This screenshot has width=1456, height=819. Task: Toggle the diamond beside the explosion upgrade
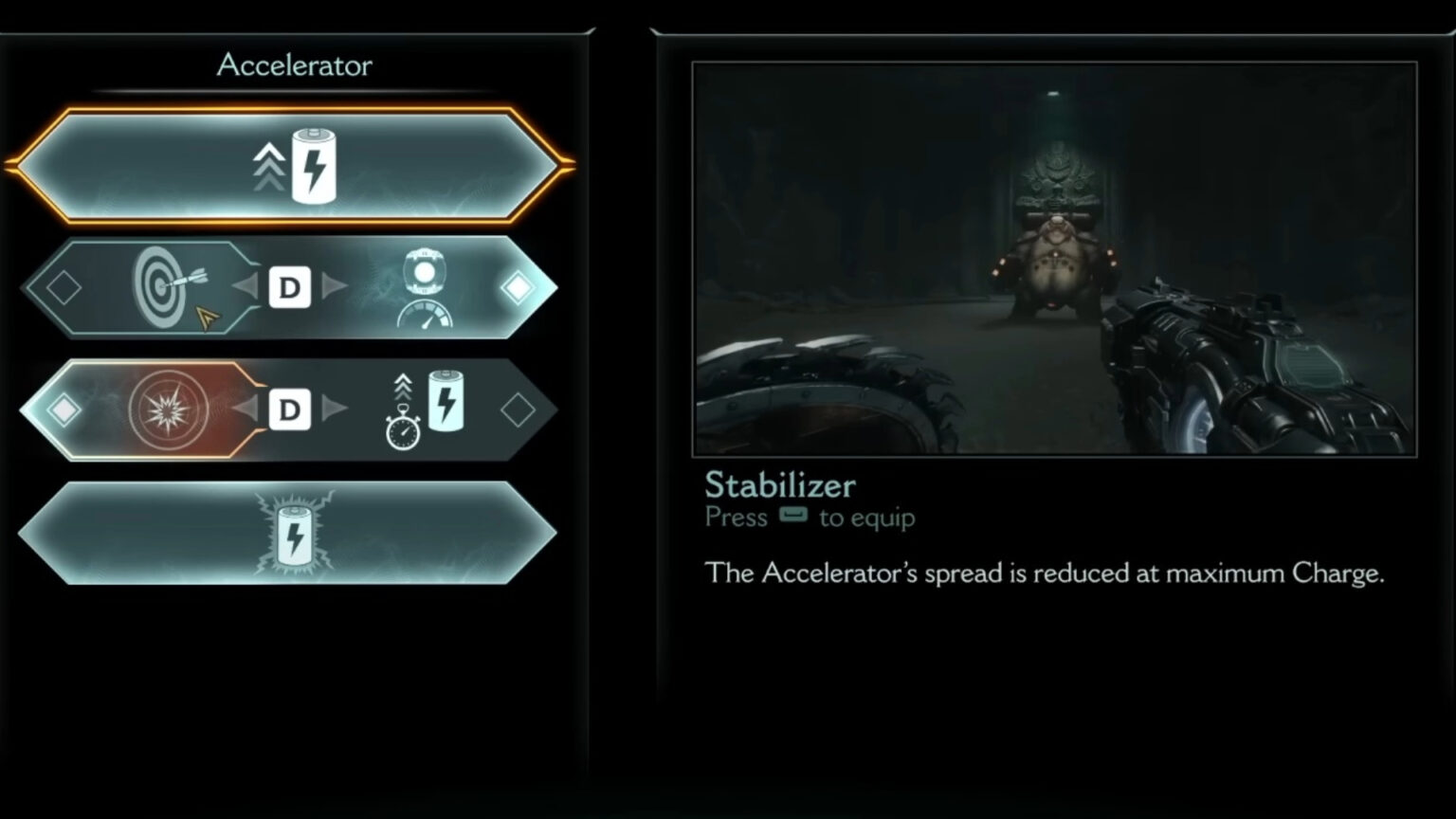[x=64, y=409]
